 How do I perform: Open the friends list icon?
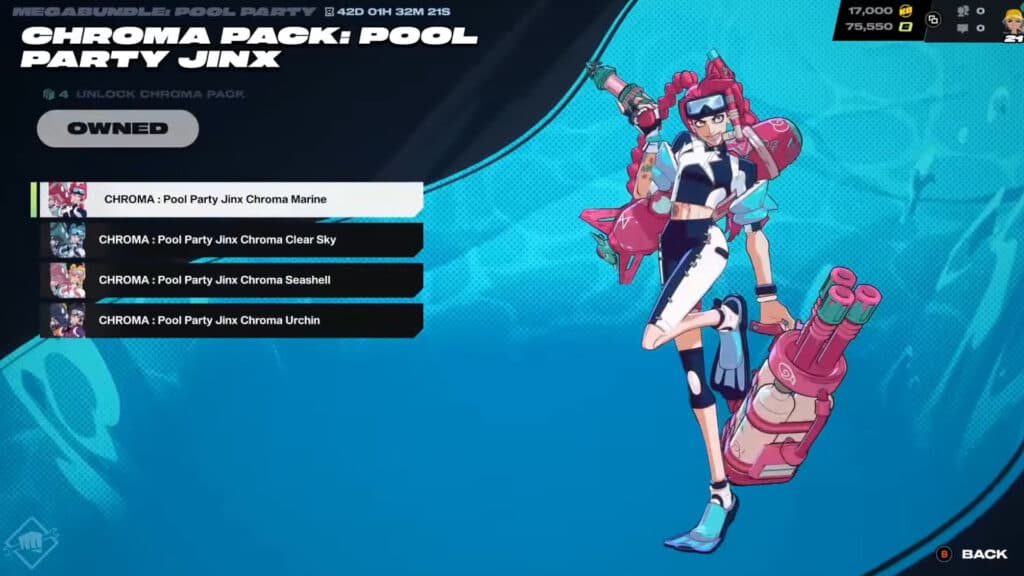tap(964, 11)
